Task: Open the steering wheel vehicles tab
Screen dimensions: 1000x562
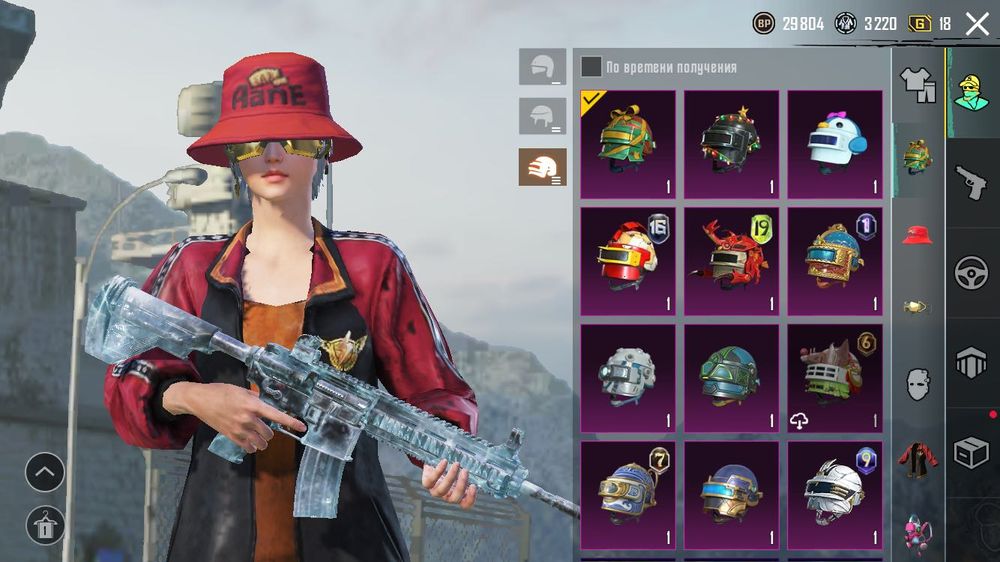Action: [x=971, y=273]
